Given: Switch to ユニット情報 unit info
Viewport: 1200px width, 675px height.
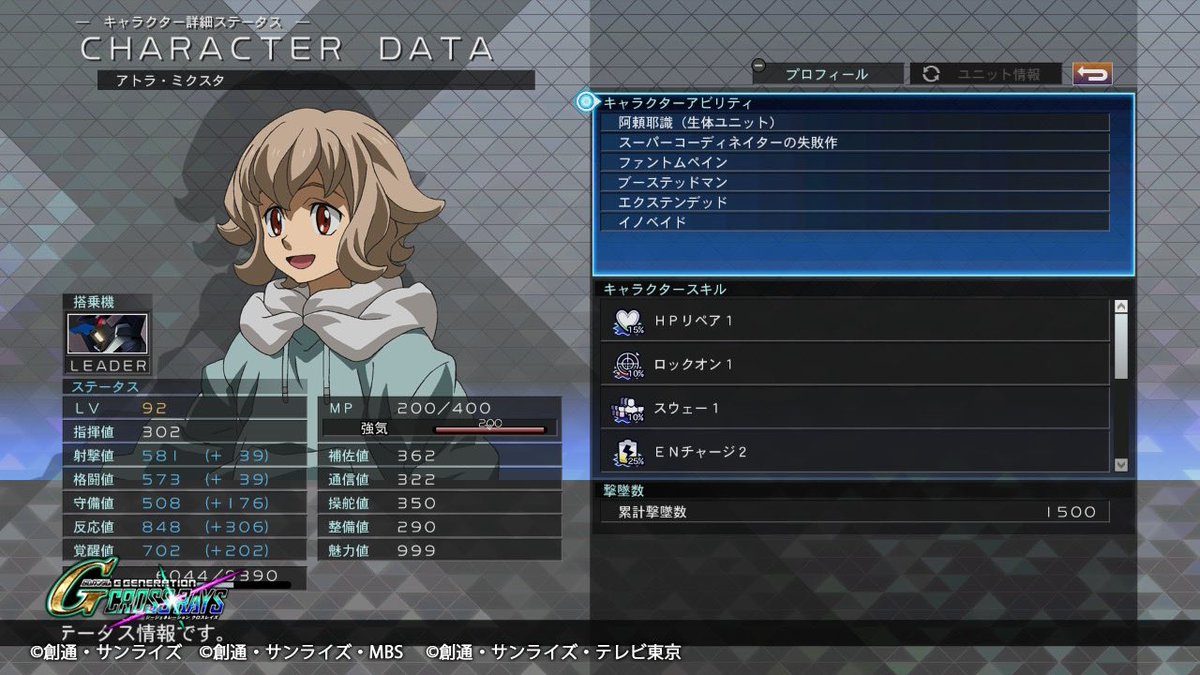Looking at the screenshot, I should [986, 74].
